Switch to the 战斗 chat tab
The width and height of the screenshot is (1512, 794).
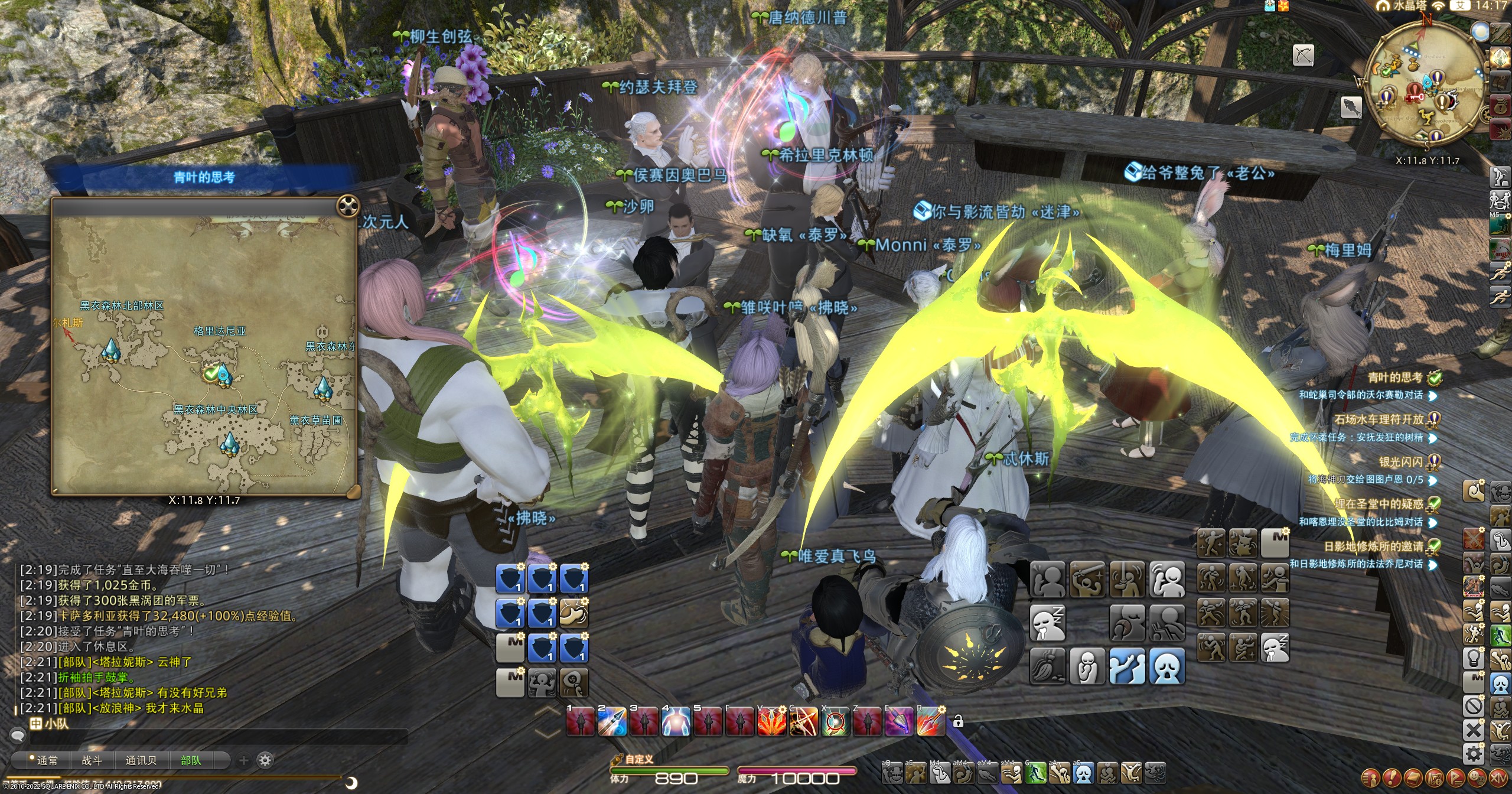pos(92,760)
